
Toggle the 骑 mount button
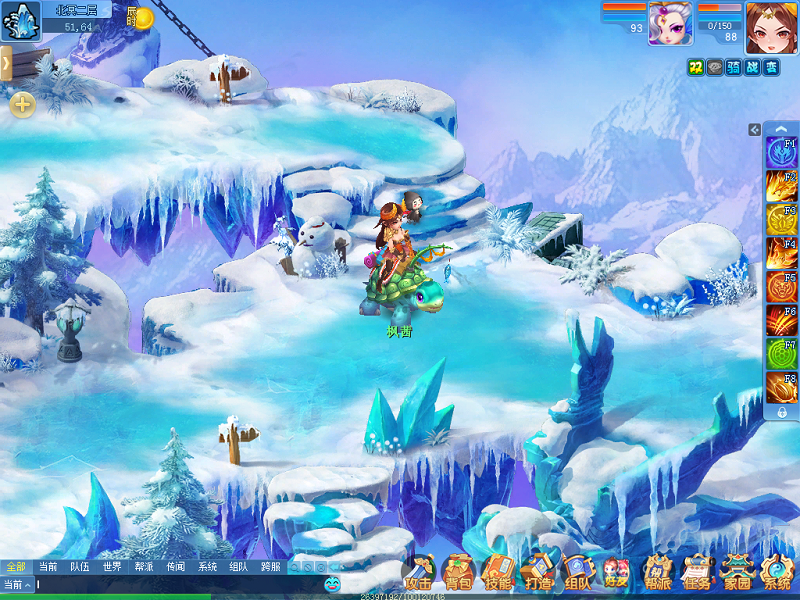click(x=734, y=67)
